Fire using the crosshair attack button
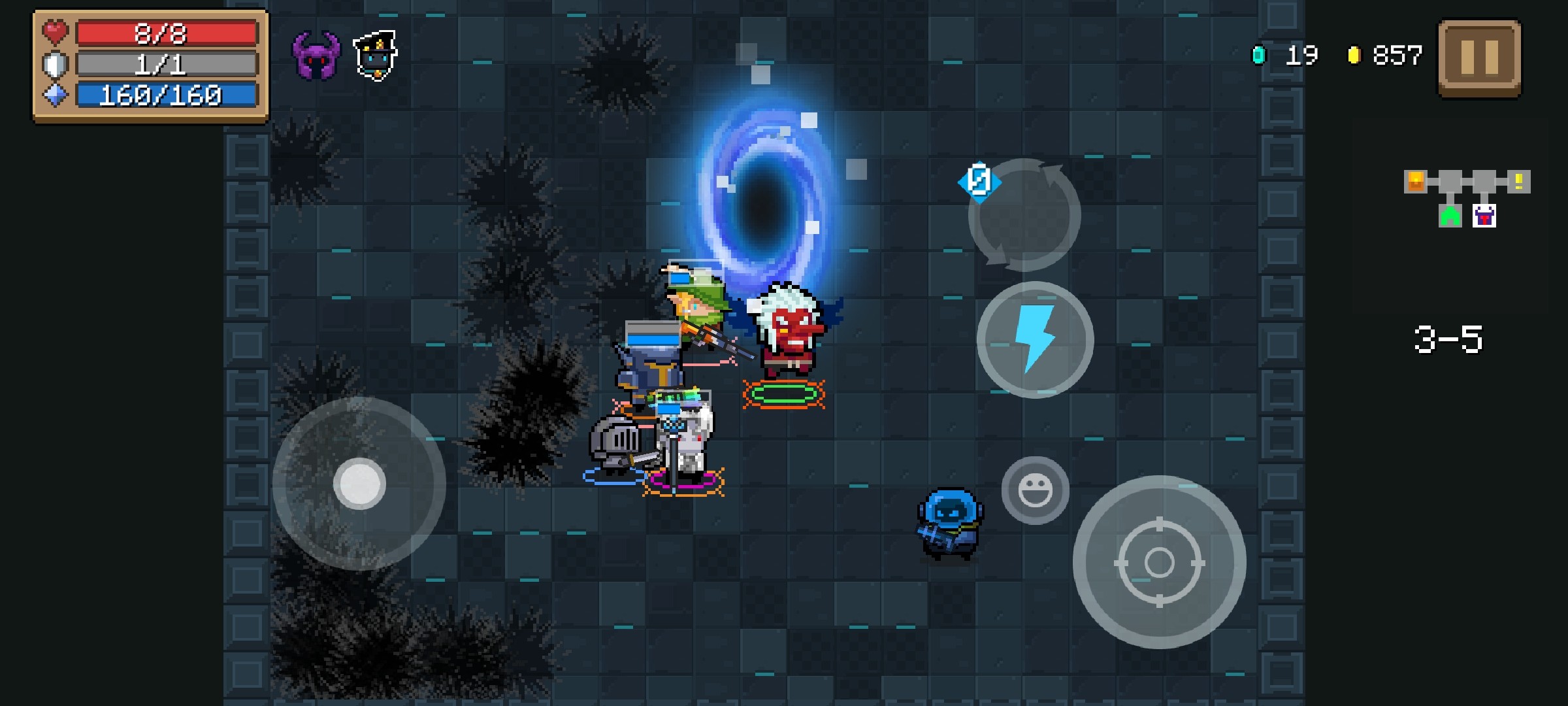Image resolution: width=1568 pixels, height=706 pixels. pyautogui.click(x=1159, y=562)
